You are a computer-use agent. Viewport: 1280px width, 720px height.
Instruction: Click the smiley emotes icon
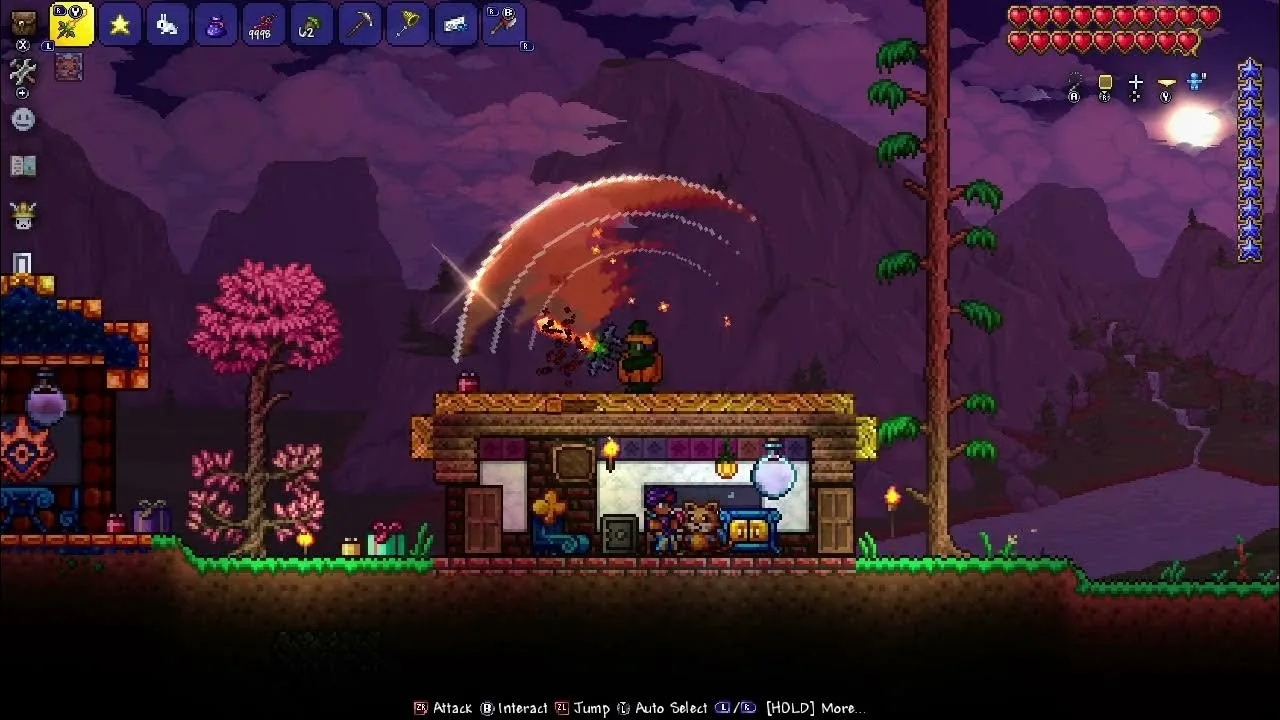[x=24, y=120]
